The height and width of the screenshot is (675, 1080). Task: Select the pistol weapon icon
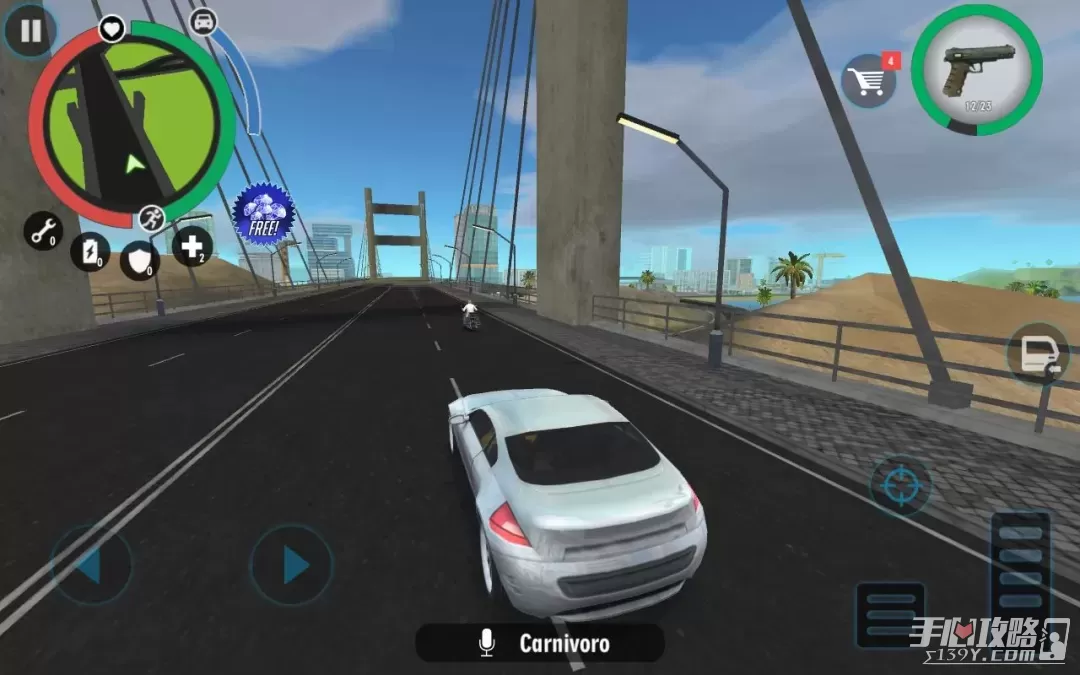pyautogui.click(x=976, y=70)
